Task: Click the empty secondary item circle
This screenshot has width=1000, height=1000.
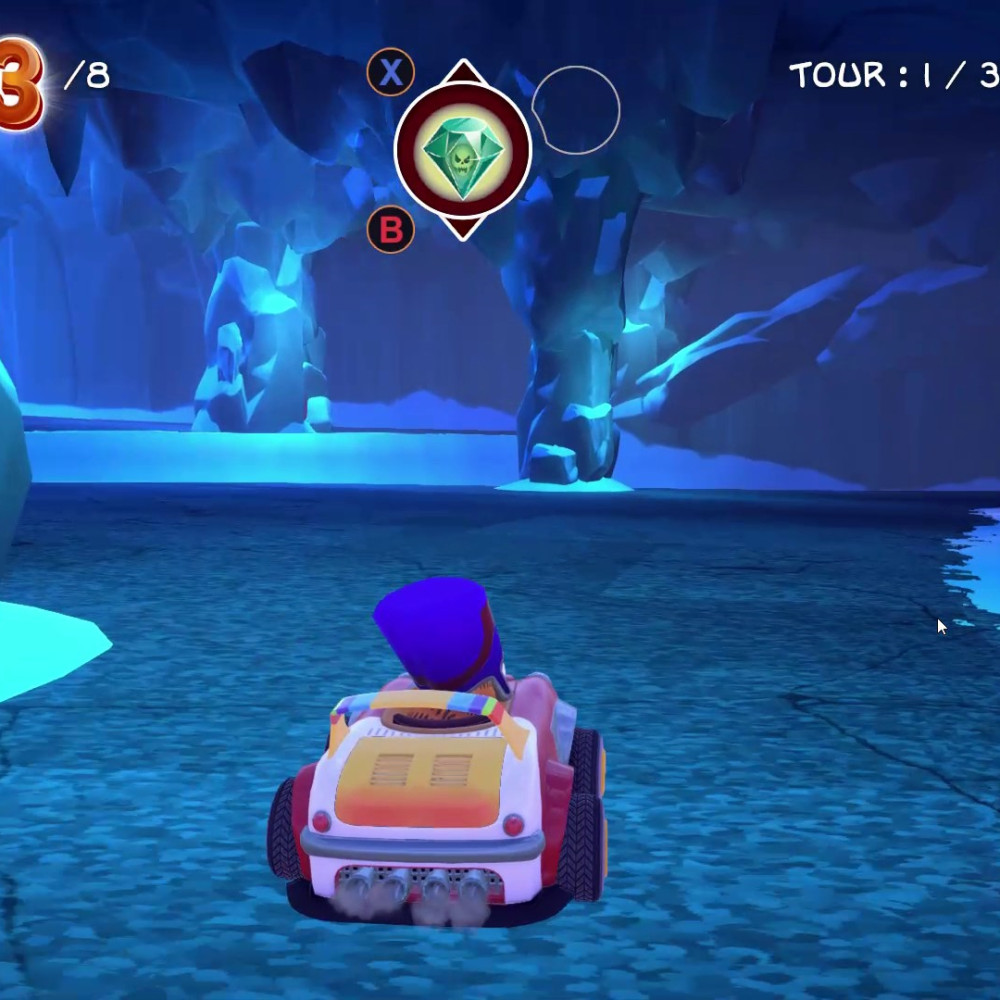Action: 576,110
